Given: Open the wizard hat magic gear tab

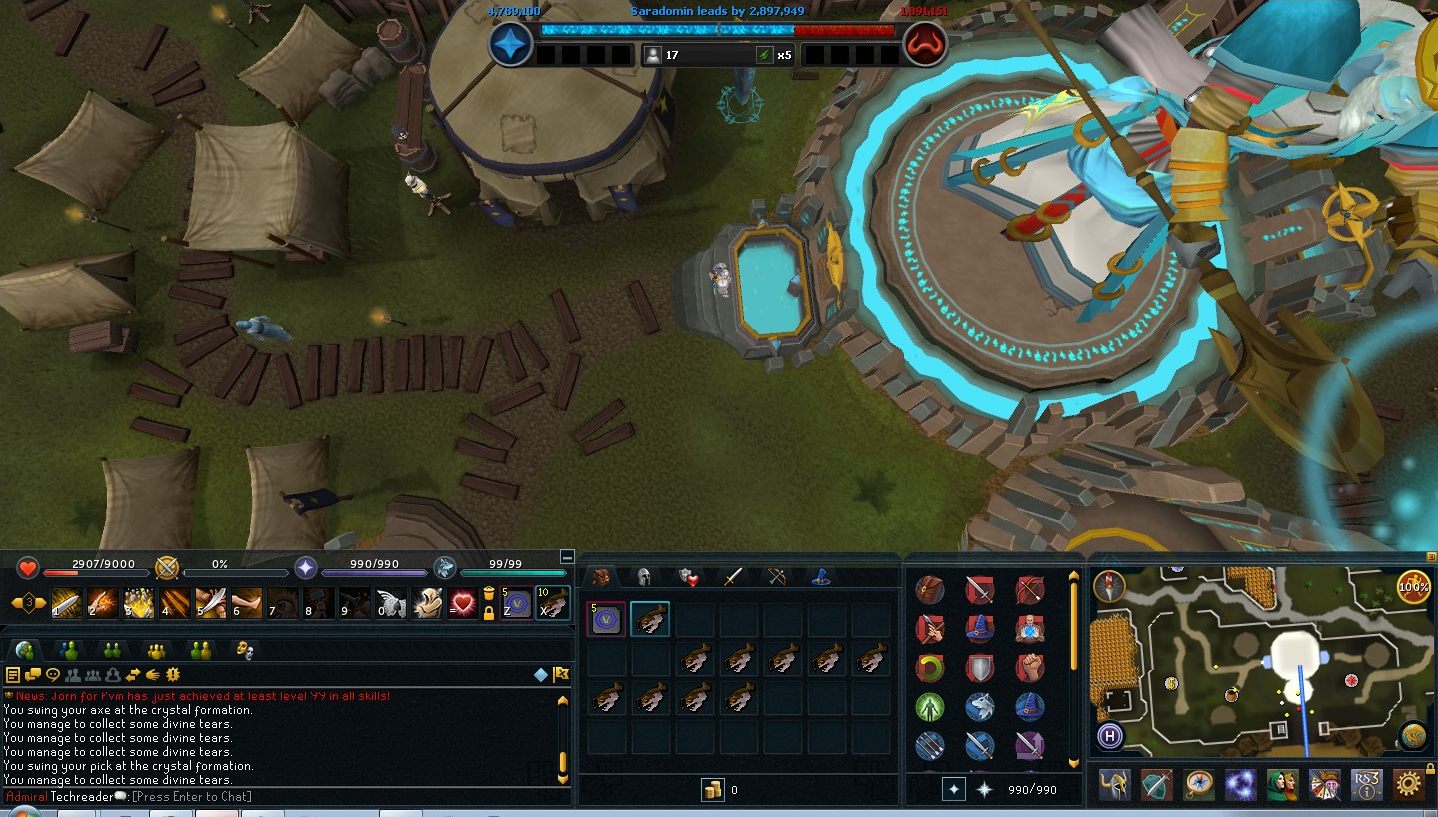Looking at the screenshot, I should 820,578.
